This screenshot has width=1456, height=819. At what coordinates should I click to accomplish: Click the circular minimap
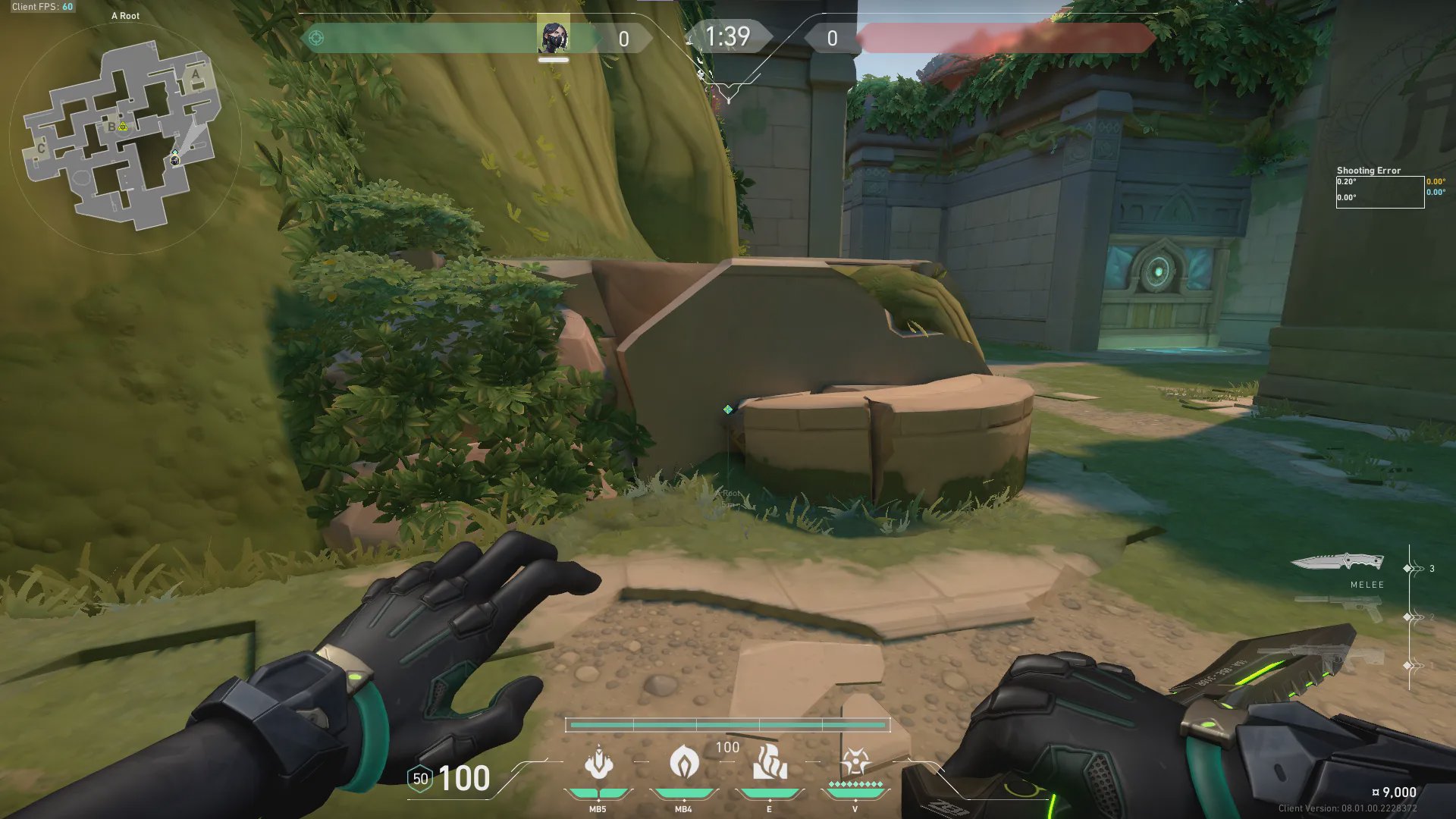(125, 136)
